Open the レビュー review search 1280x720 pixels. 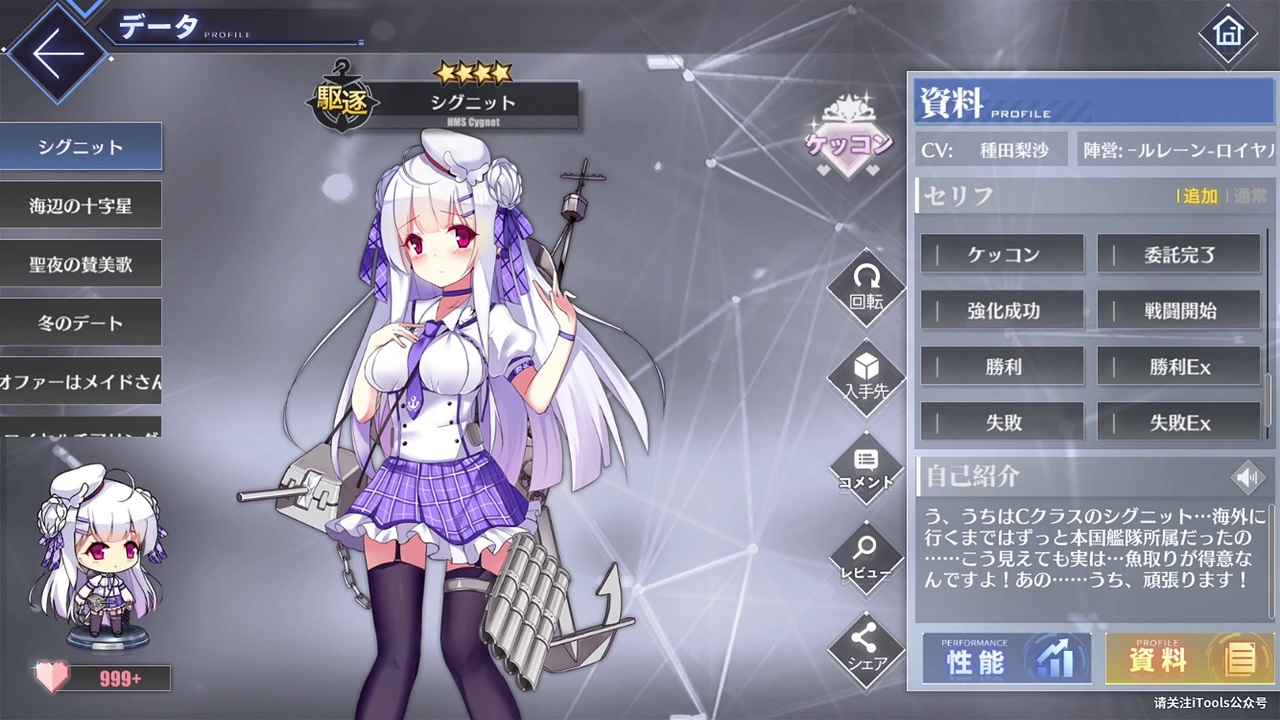866,558
